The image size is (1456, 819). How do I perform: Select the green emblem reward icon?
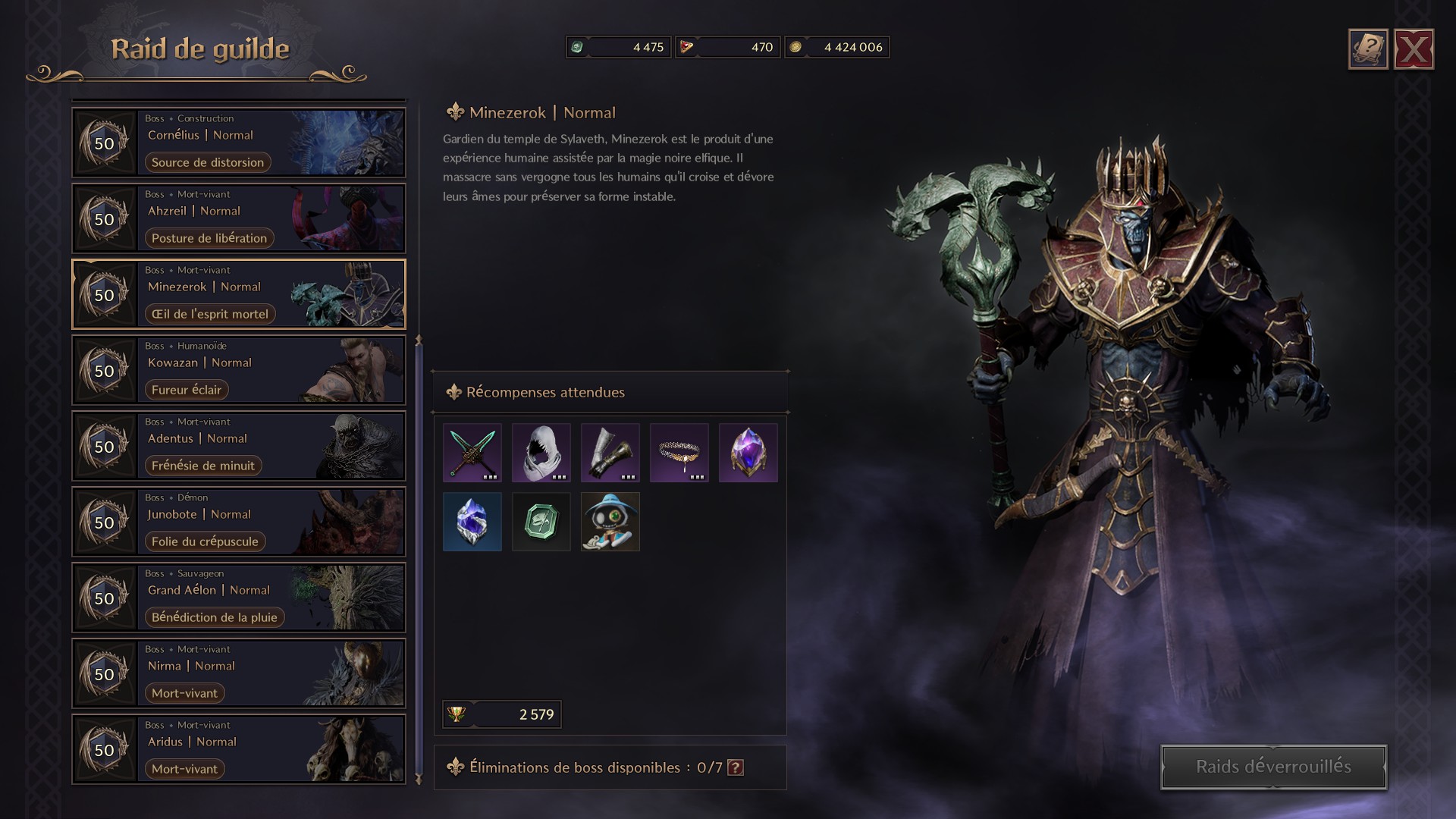point(541,522)
